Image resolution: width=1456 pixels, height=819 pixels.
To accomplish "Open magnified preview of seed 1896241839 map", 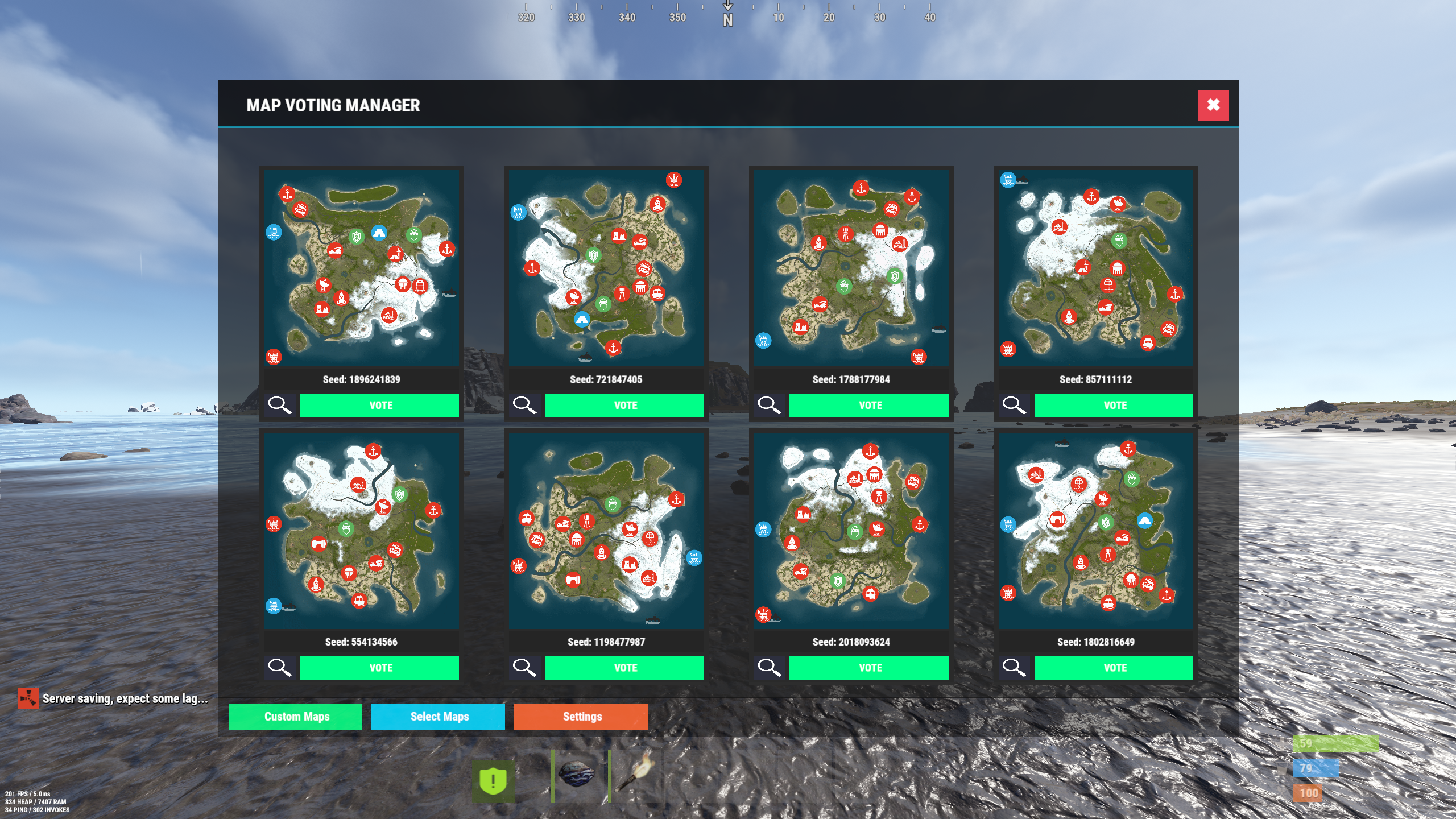I will 280,405.
